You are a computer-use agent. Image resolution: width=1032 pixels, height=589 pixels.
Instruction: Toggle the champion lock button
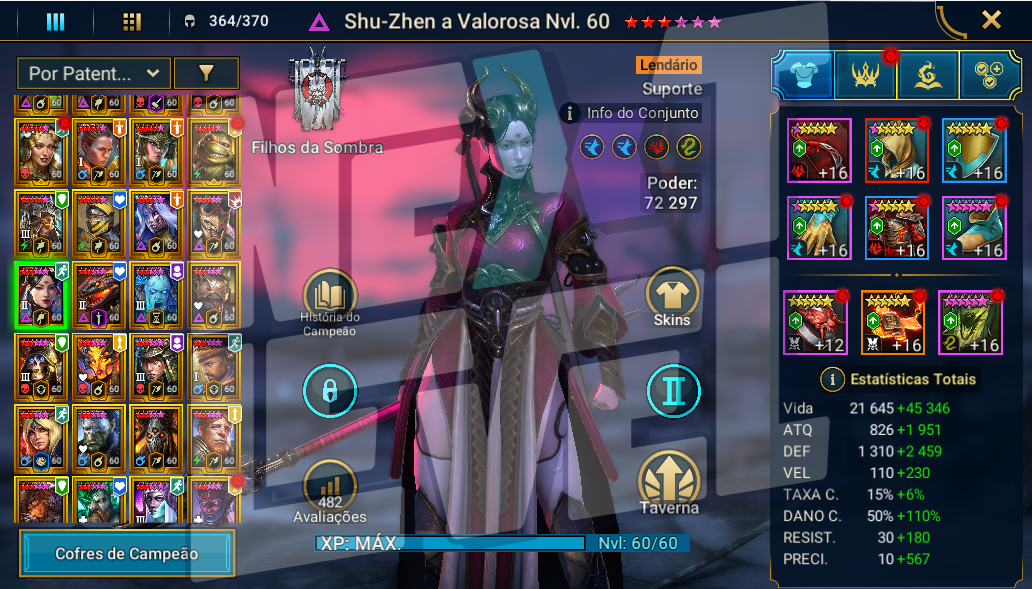330,391
